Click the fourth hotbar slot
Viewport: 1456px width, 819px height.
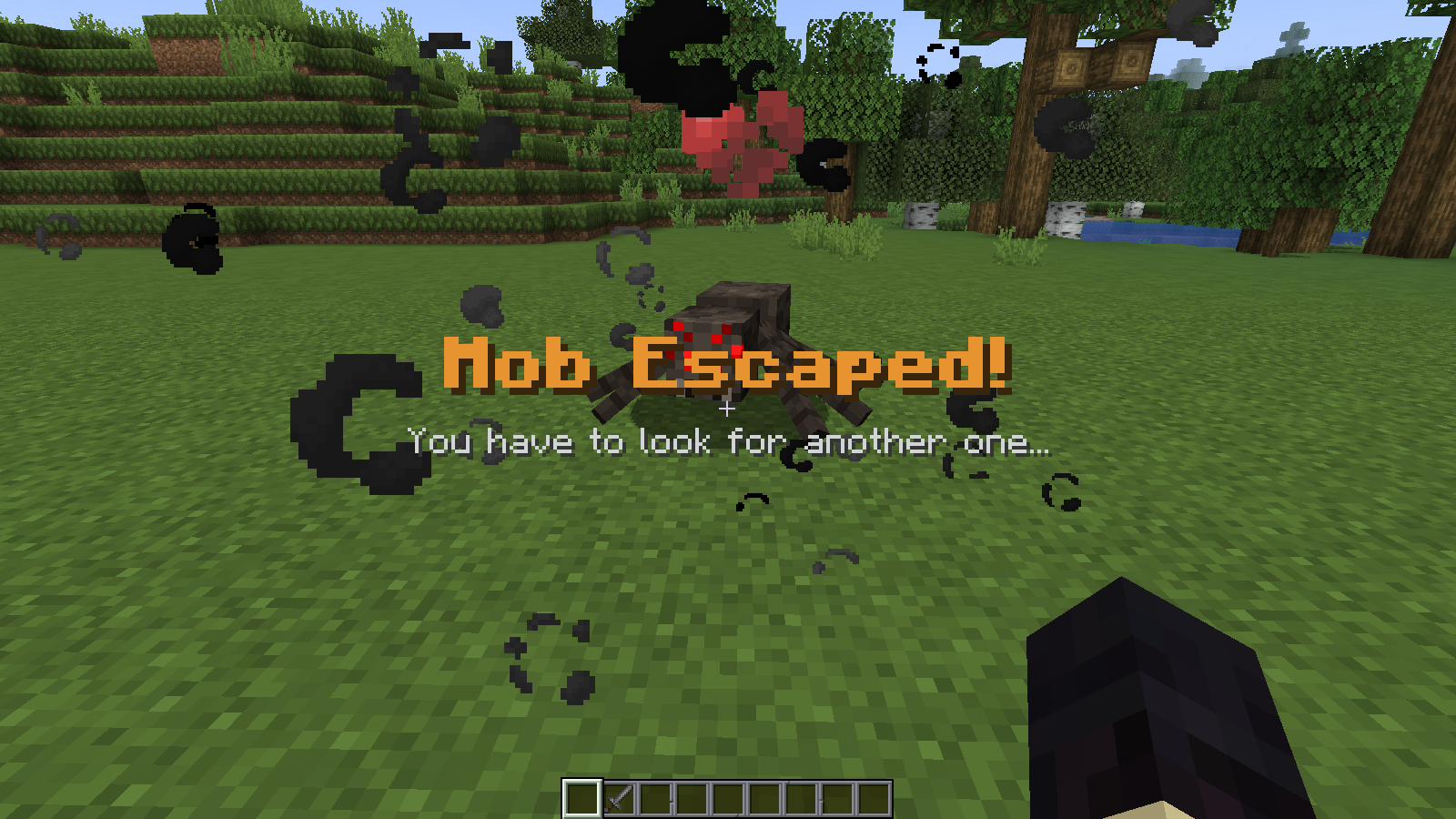(692, 798)
